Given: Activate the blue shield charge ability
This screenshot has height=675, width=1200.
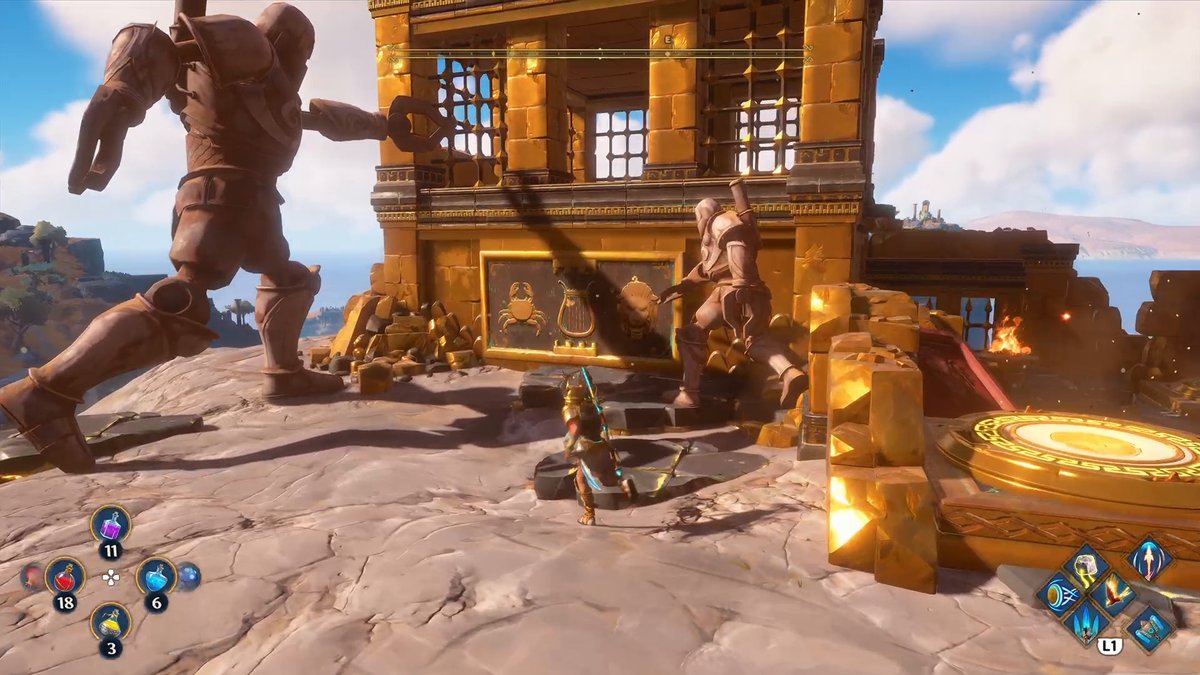Looking at the screenshot, I should point(1059,595).
